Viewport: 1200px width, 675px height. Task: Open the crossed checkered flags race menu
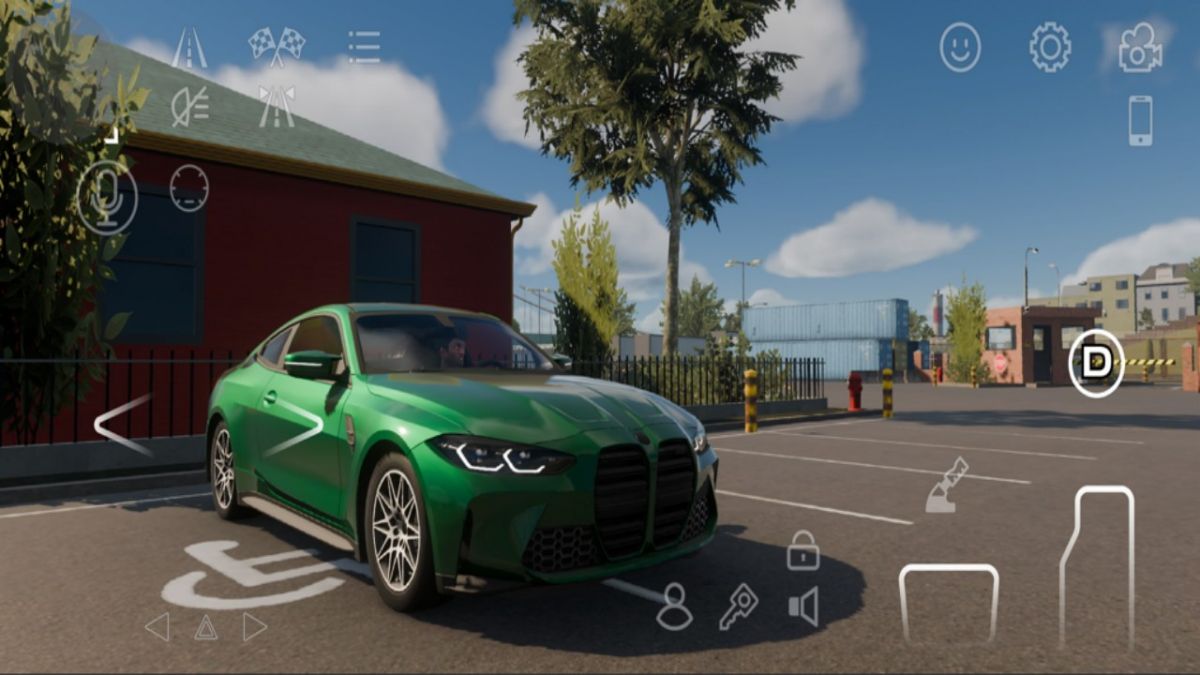(276, 46)
